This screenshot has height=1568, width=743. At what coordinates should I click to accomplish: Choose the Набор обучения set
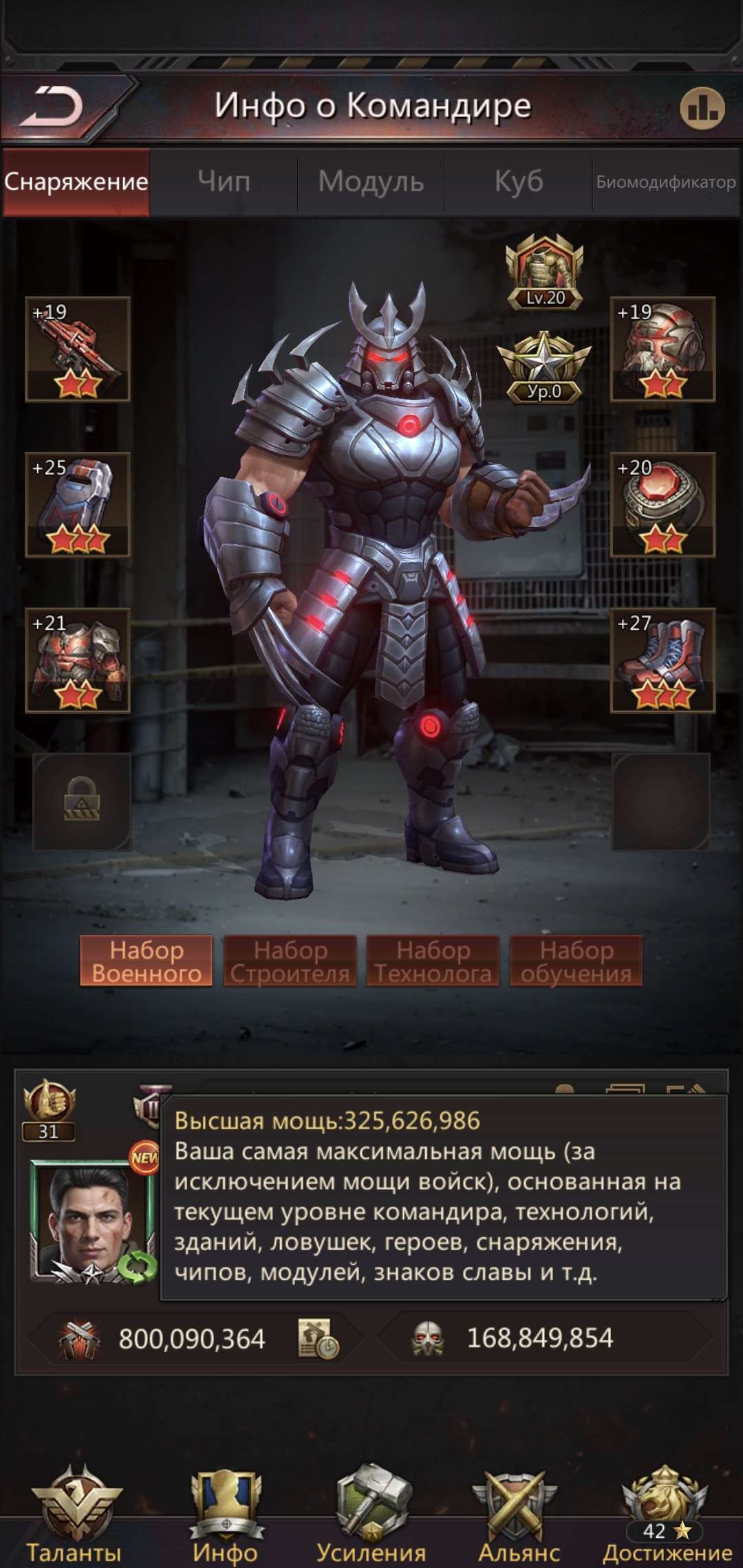tap(576, 961)
